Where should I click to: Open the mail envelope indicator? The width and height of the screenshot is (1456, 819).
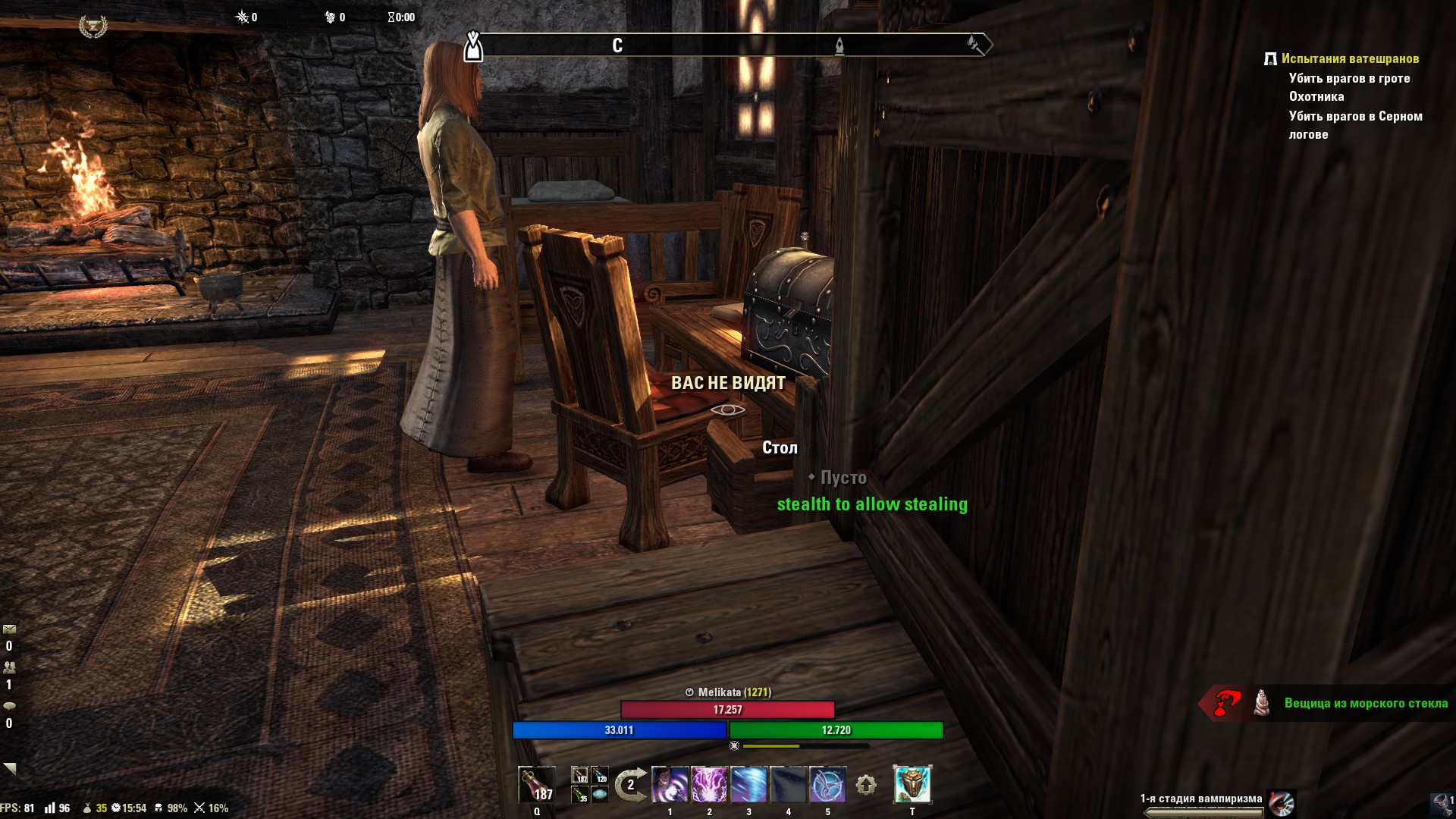(9, 629)
